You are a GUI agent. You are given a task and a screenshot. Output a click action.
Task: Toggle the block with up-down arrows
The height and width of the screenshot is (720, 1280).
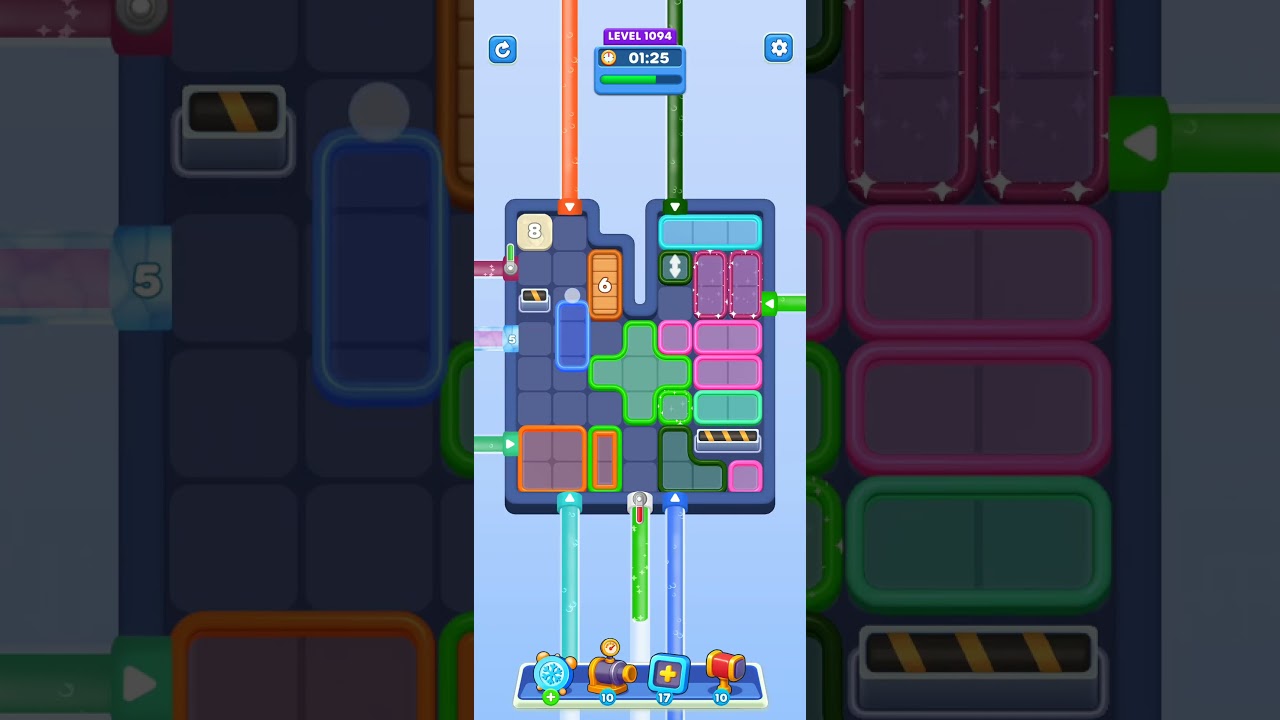click(675, 268)
